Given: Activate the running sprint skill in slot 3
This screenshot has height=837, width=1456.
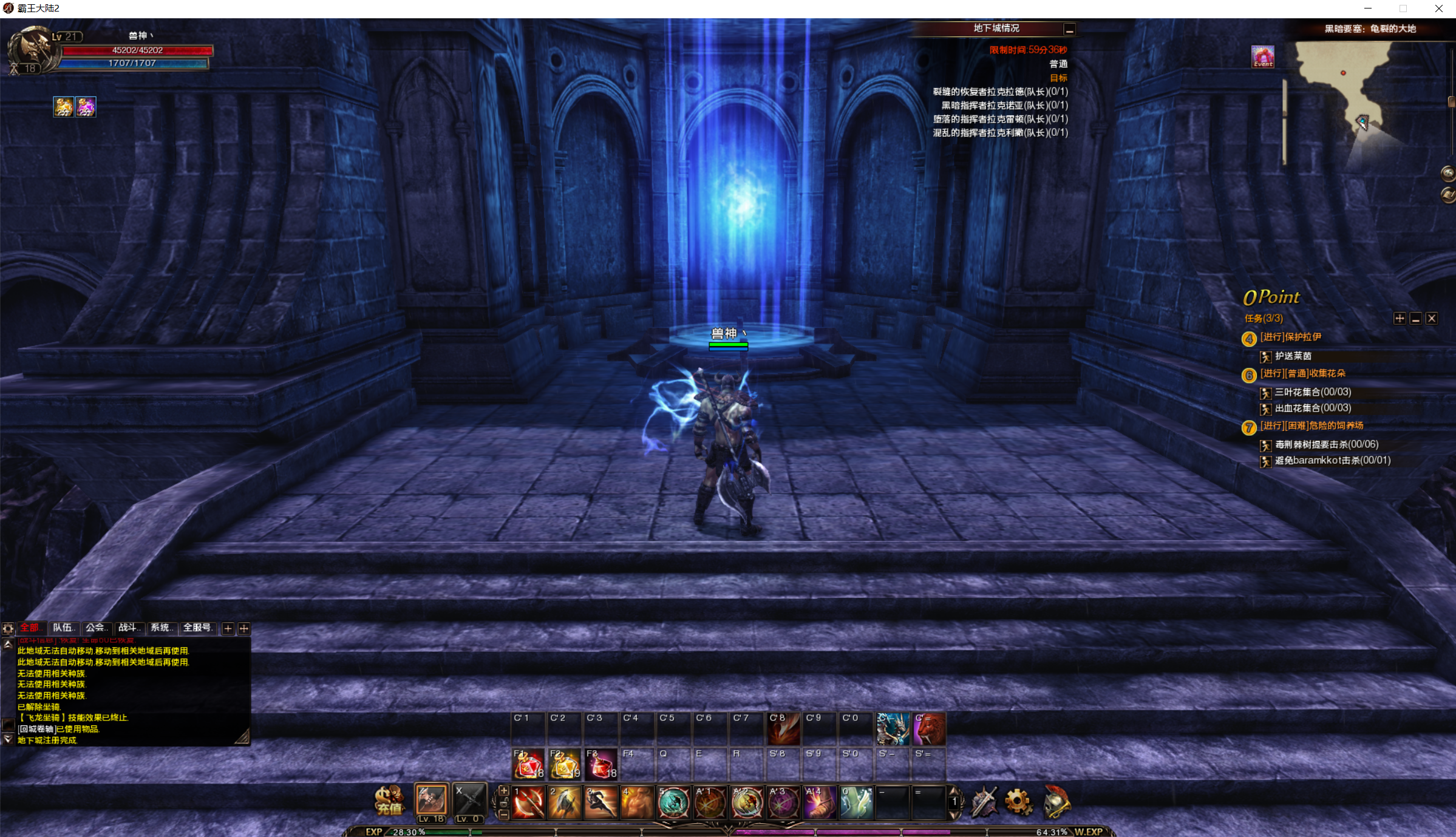Looking at the screenshot, I should point(600,802).
